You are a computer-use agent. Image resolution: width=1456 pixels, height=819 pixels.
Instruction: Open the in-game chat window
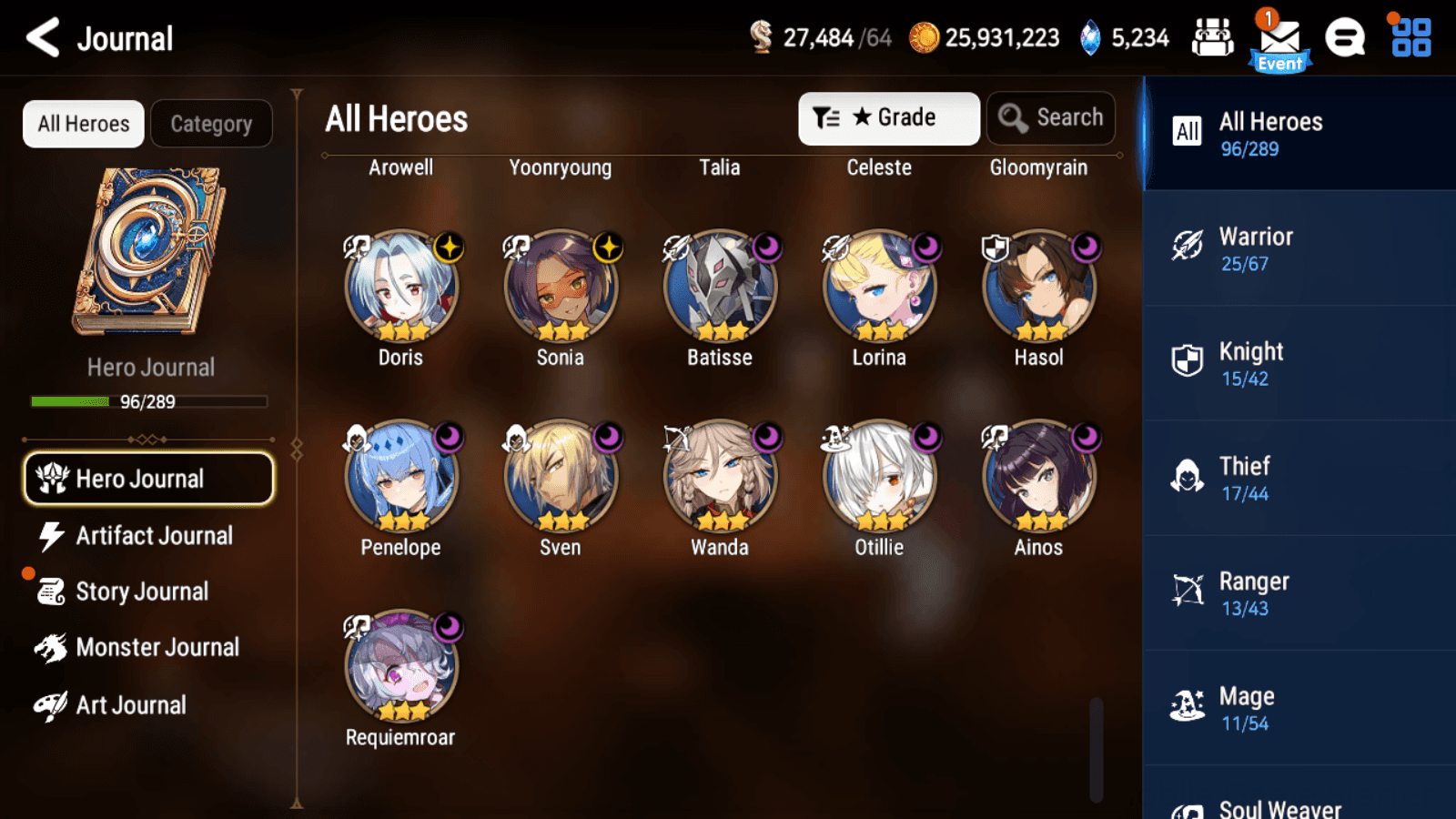click(1345, 38)
